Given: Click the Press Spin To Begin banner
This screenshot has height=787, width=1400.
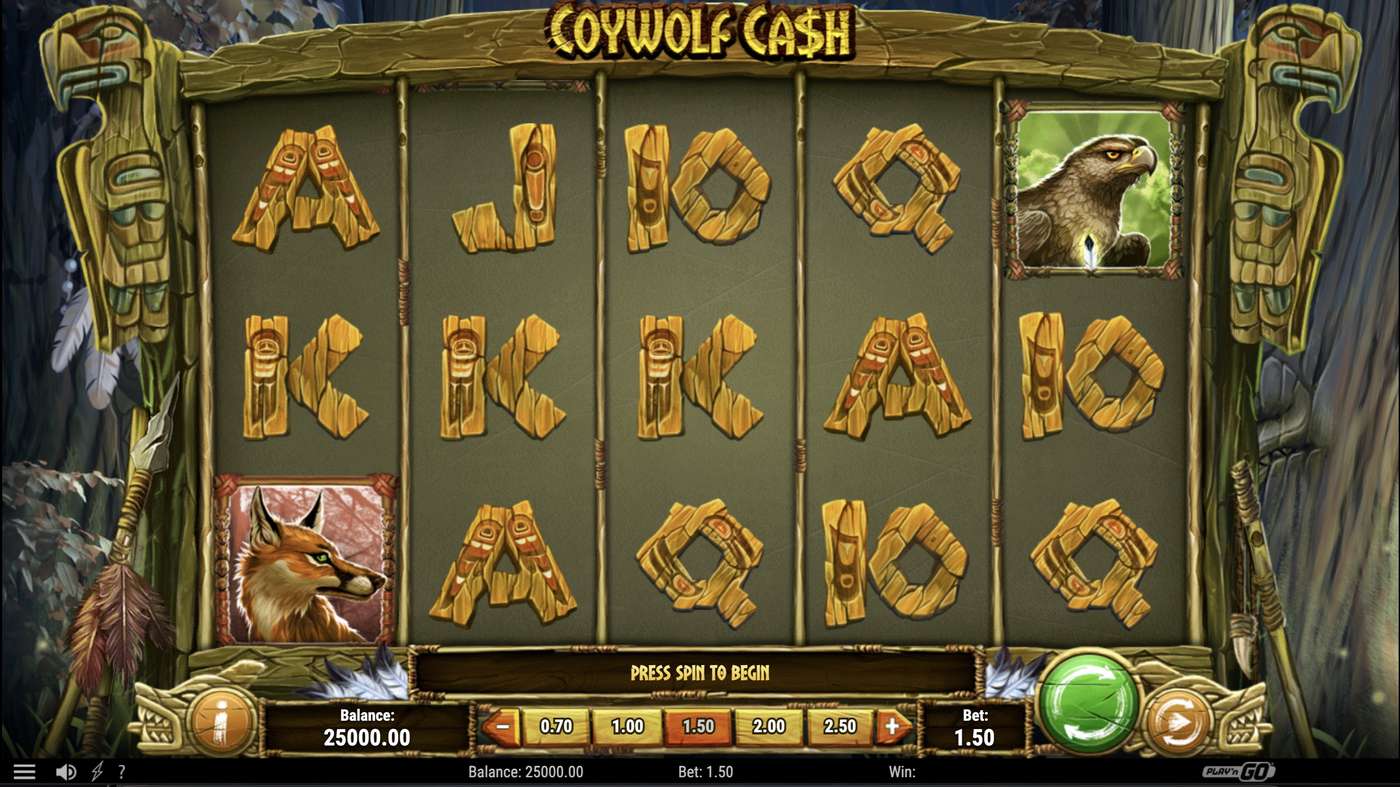Looking at the screenshot, I should [700, 673].
